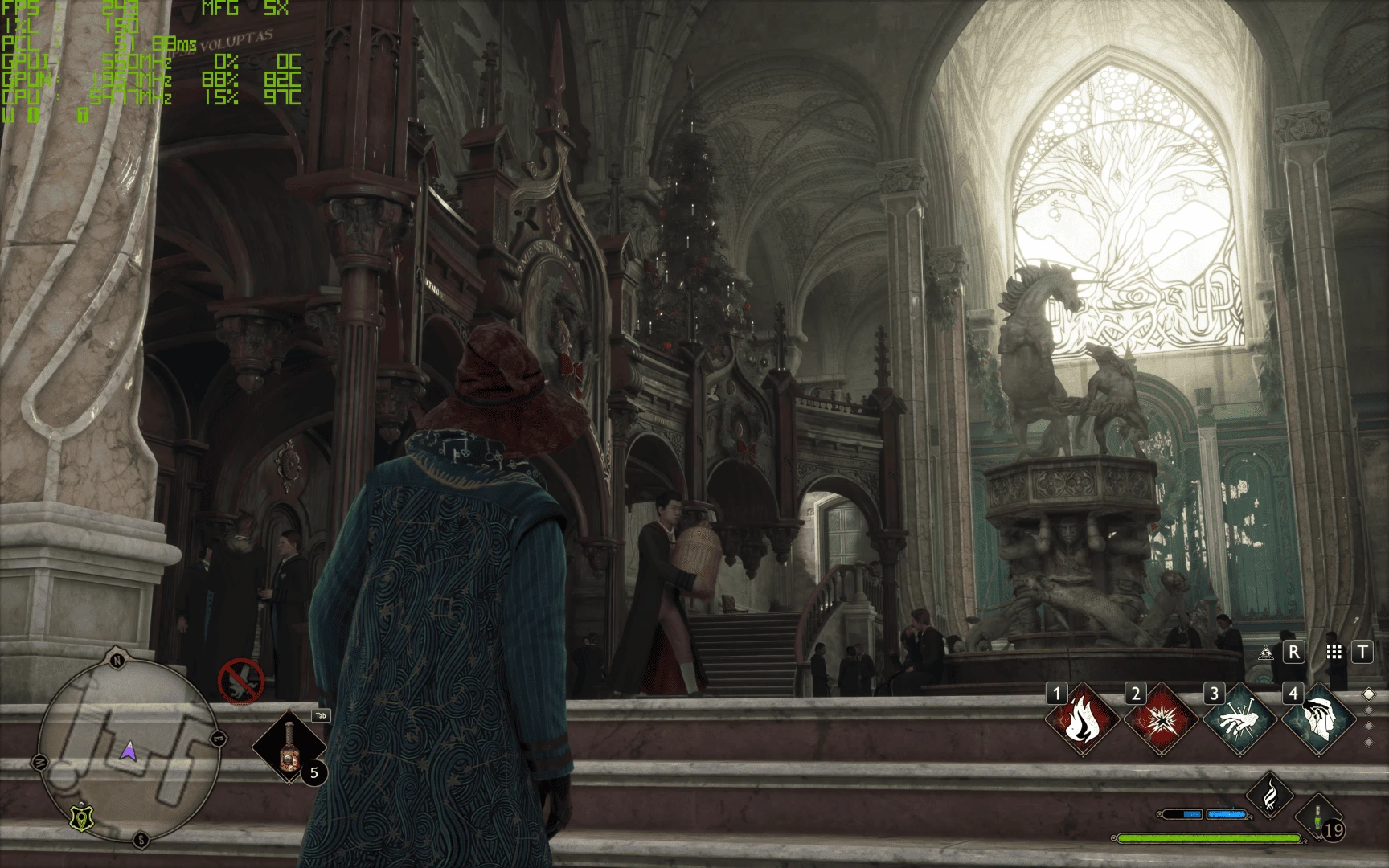Cast the Incendio flame spell

coord(1081,719)
